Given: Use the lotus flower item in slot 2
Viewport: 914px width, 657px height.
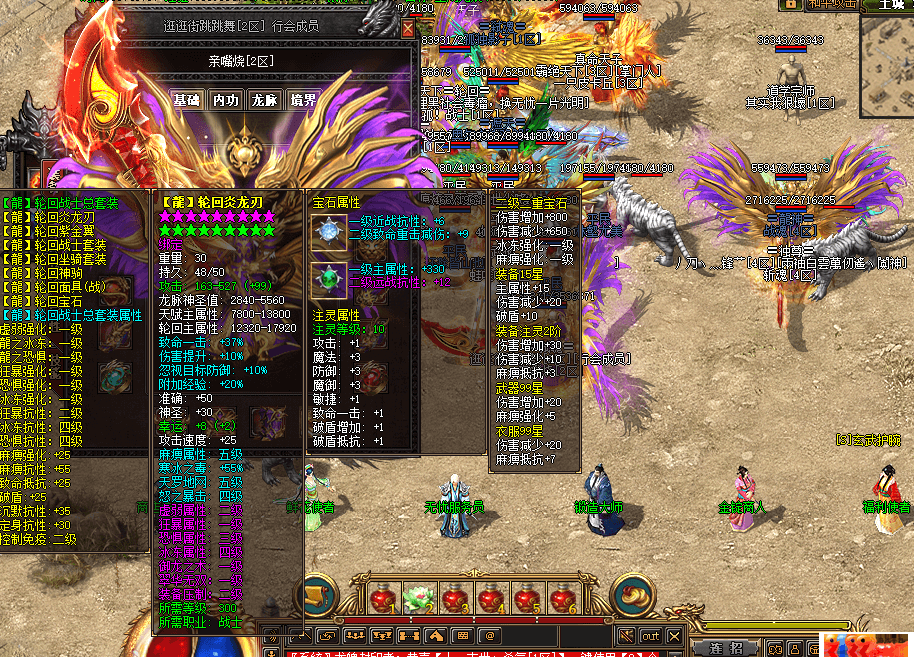Looking at the screenshot, I should pyautogui.click(x=419, y=599).
